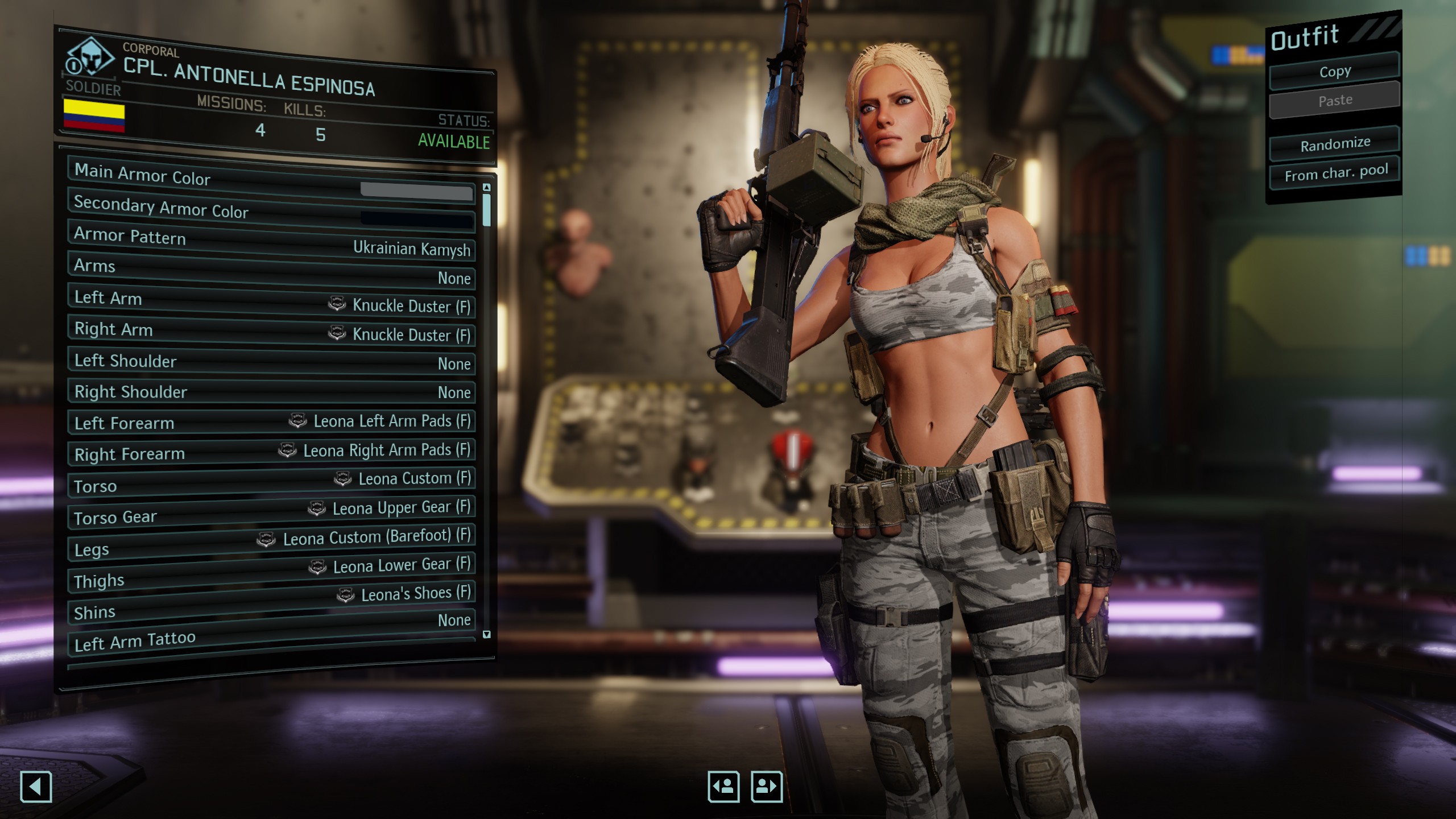This screenshot has height=819, width=1456.
Task: Open the Left Arm option row
Action: [272, 301]
